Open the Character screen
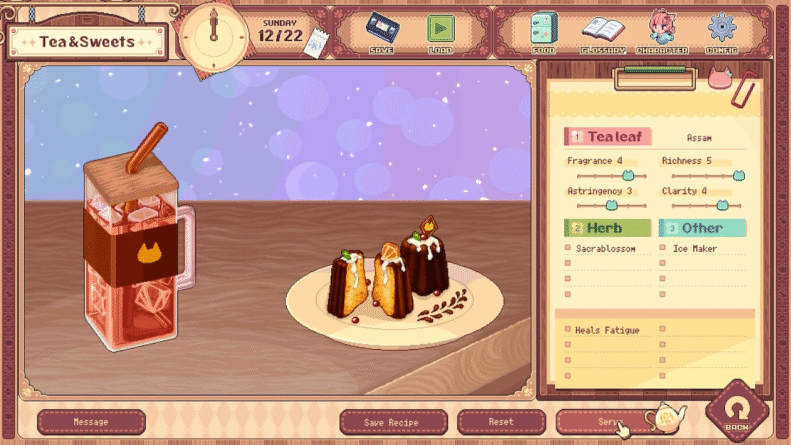This screenshot has width=791, height=445. click(x=662, y=32)
